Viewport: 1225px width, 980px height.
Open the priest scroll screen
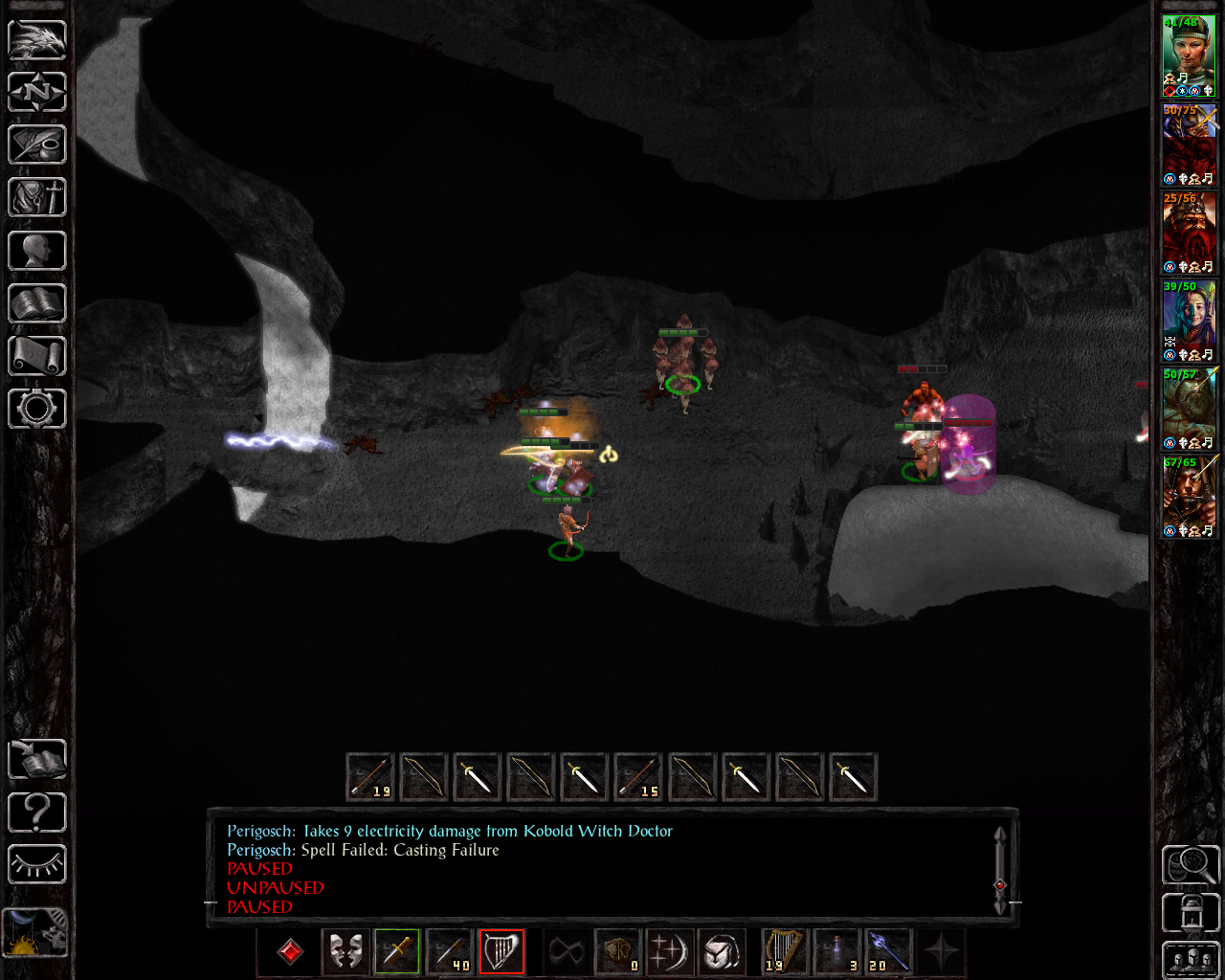click(x=37, y=356)
